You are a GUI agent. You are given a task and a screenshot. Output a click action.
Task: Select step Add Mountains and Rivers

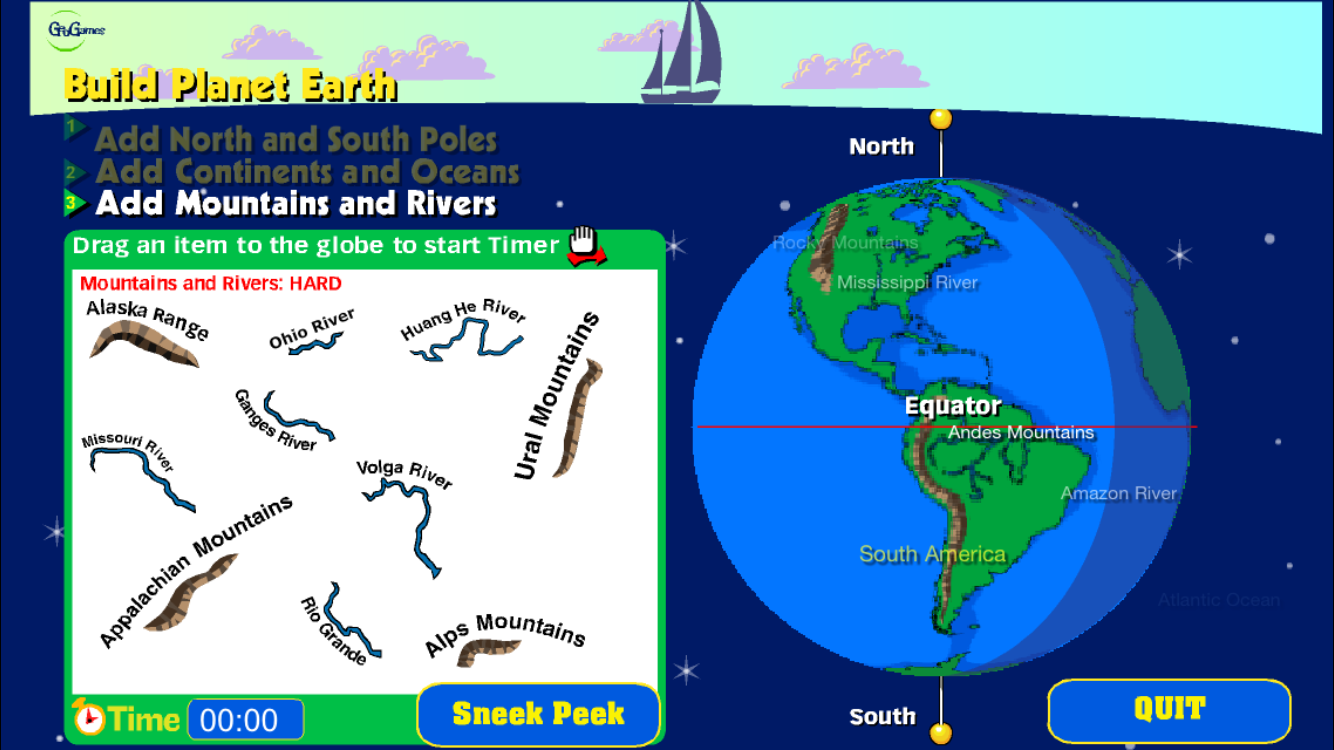pyautogui.click(x=296, y=204)
